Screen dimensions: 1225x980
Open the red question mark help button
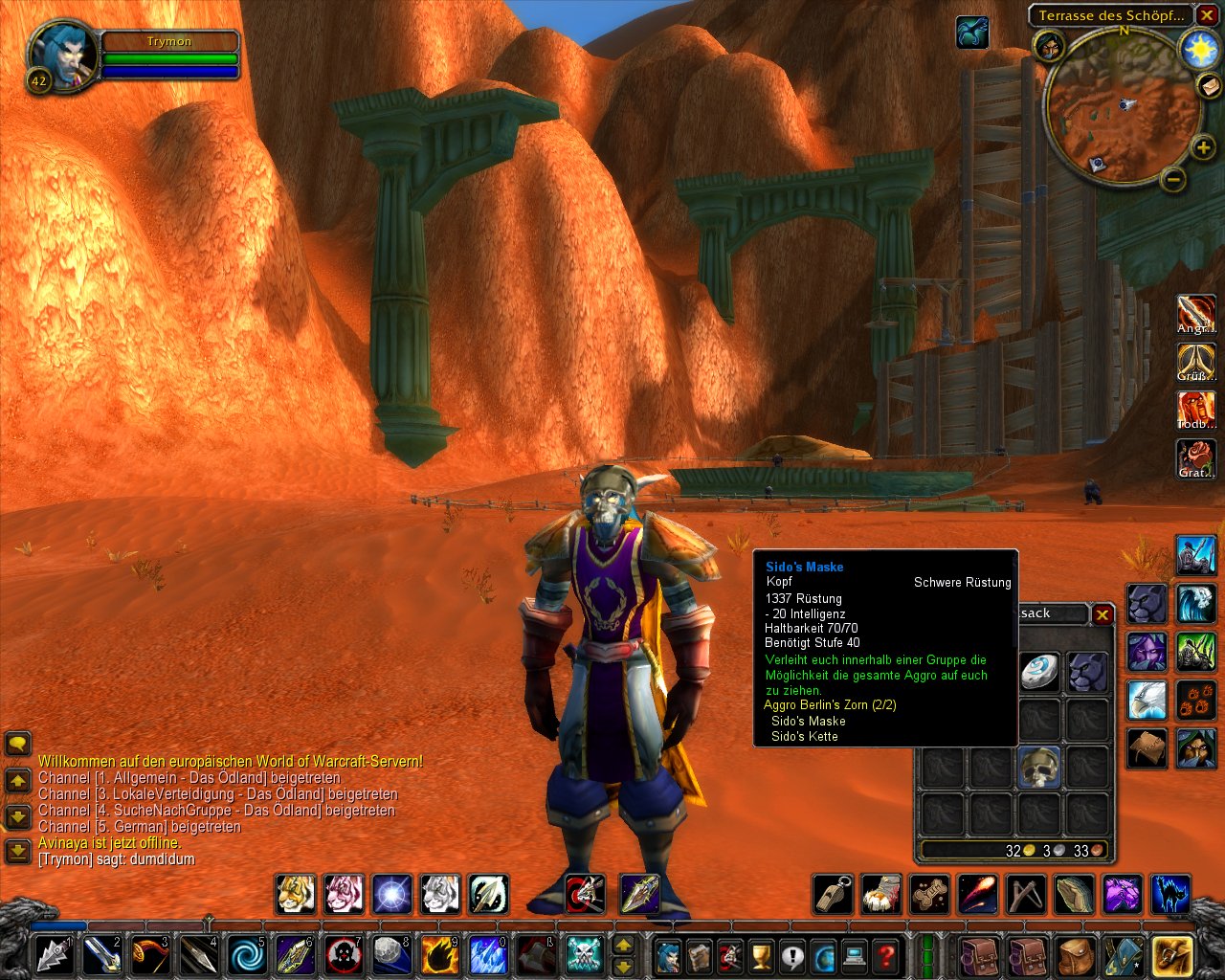click(886, 955)
